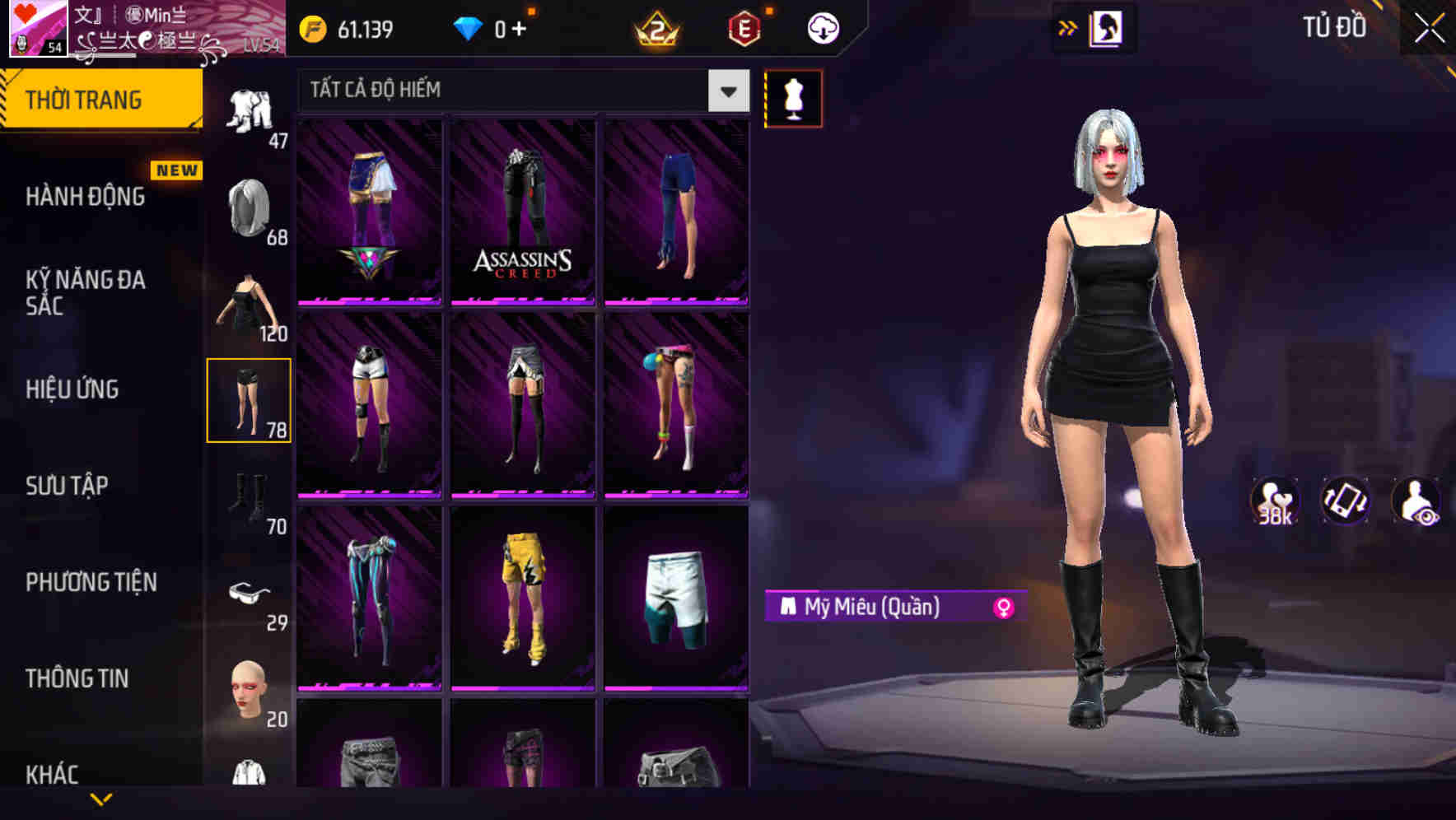Viewport: 1456px width, 820px height.
Task: Click the mannequin outfit icon
Action: [793, 98]
